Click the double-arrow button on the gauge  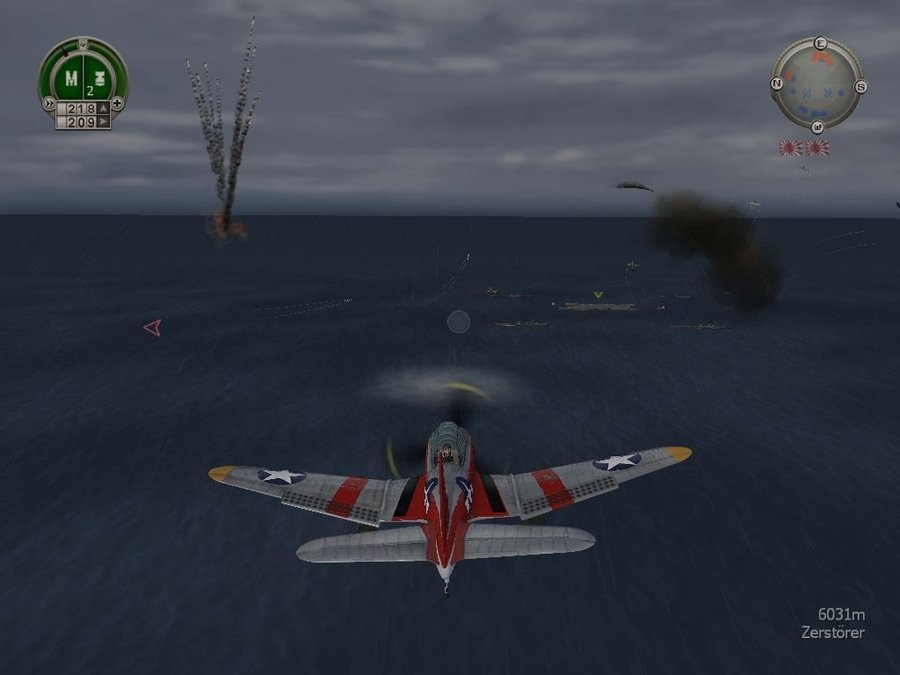pos(47,103)
